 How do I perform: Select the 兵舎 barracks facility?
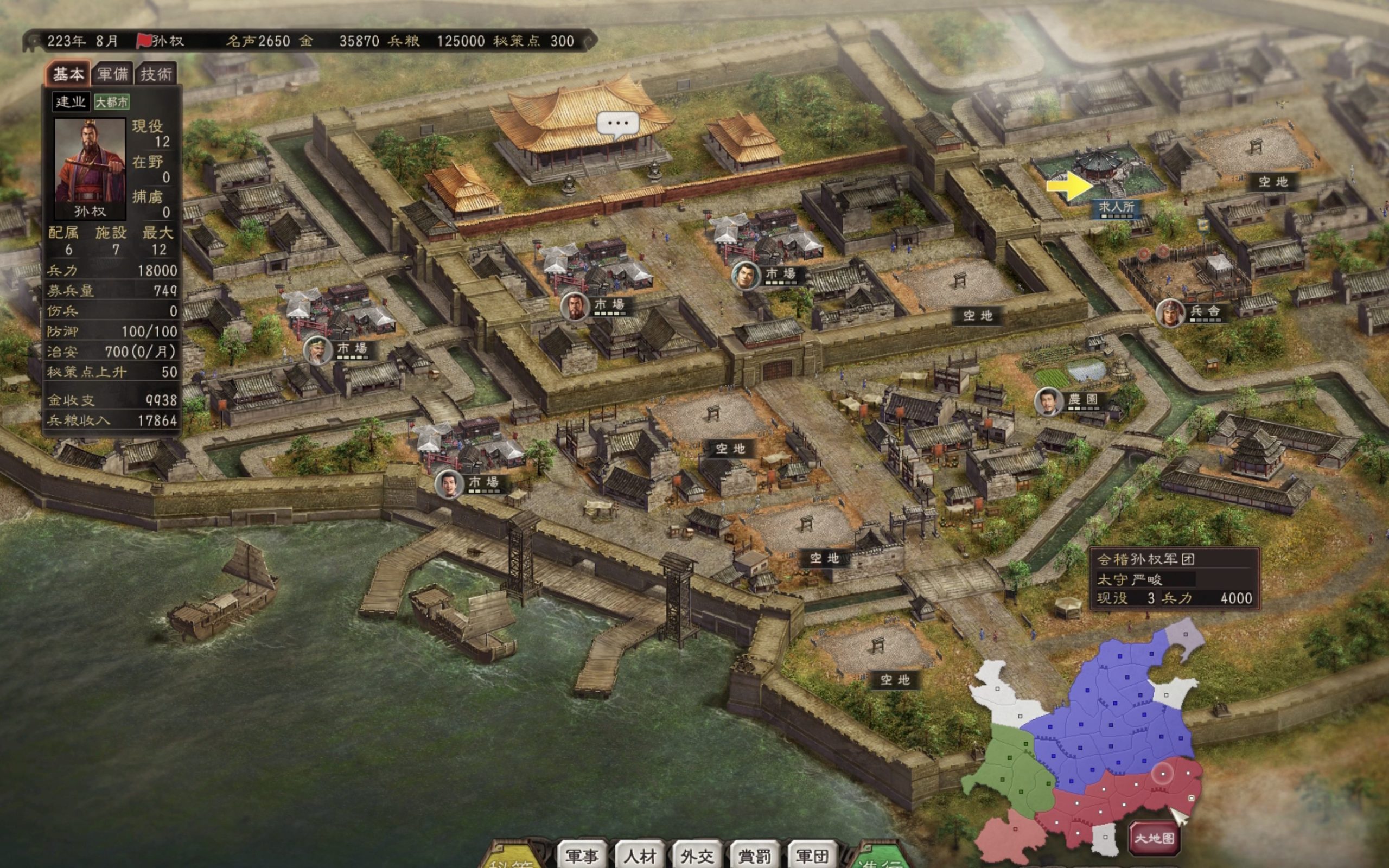coord(1204,311)
